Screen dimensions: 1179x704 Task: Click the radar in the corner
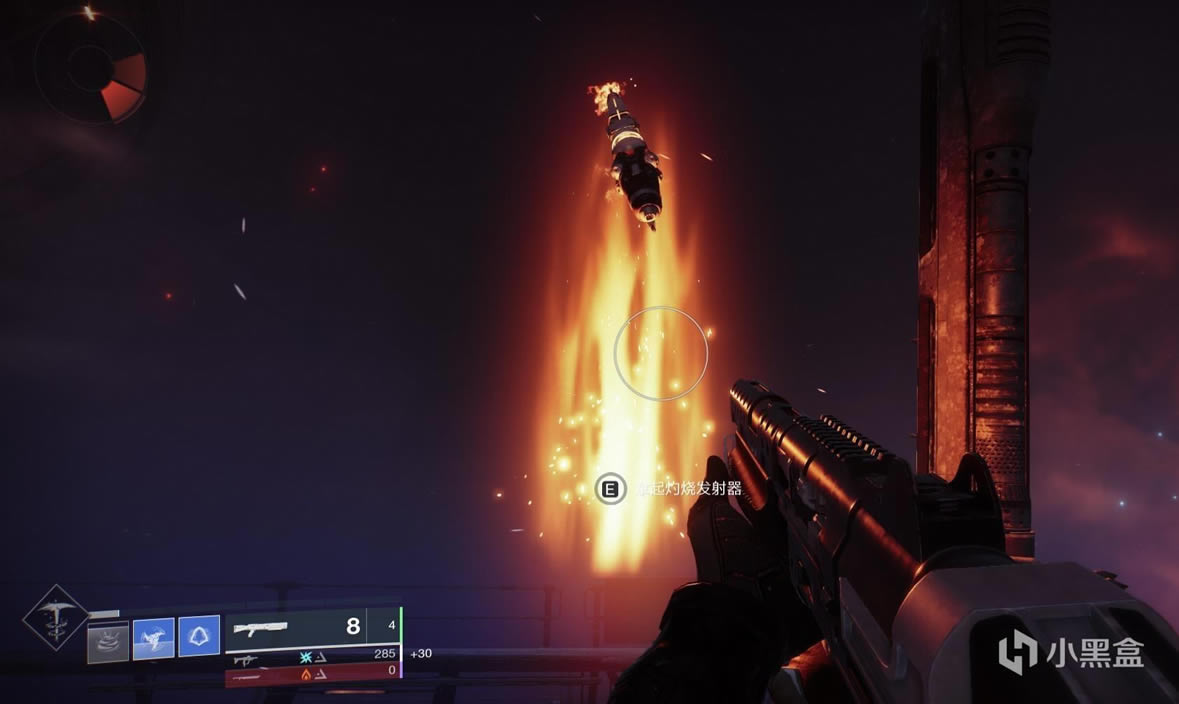90,67
